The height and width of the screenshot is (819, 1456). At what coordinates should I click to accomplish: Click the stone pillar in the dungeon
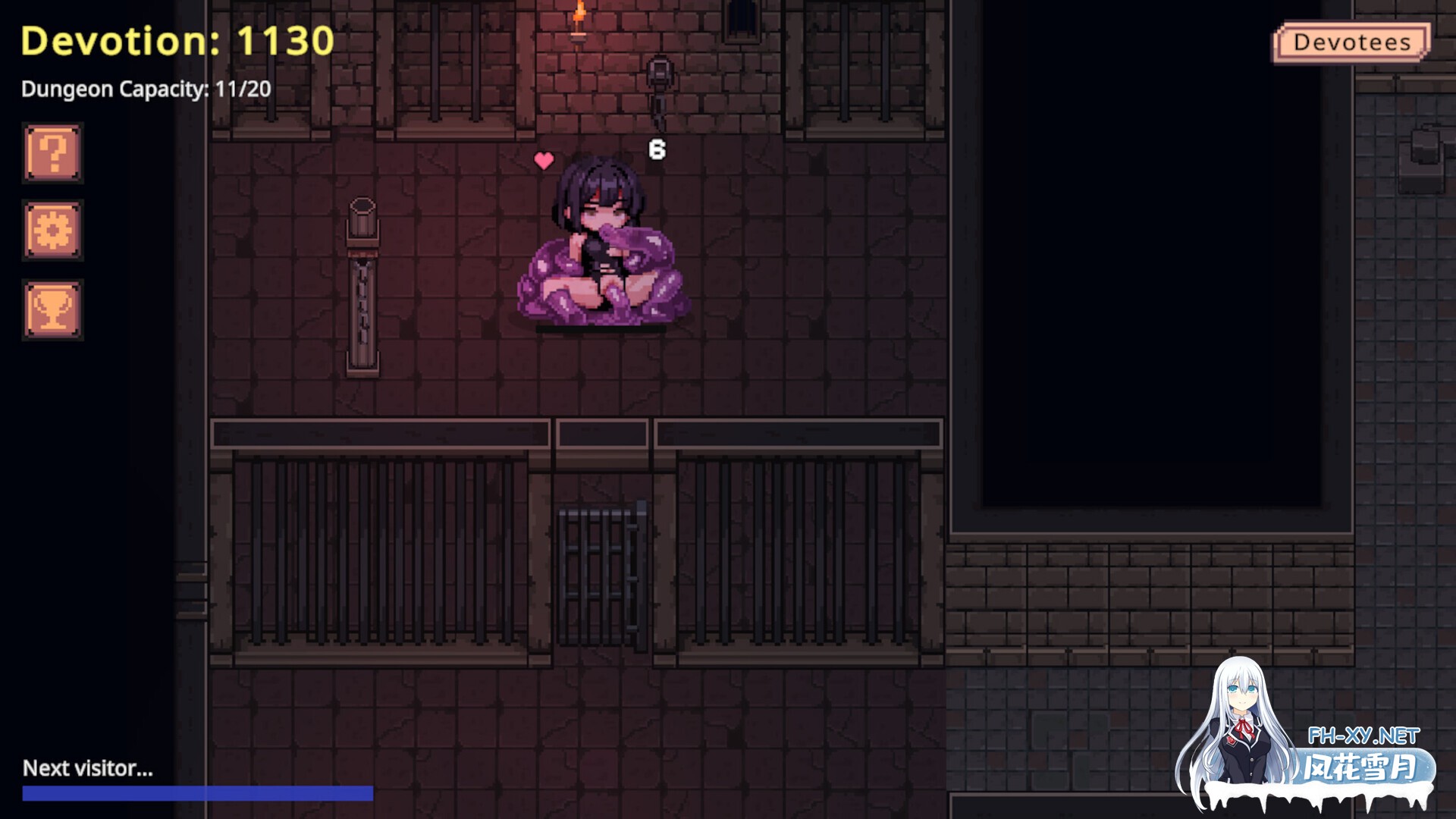pyautogui.click(x=362, y=288)
